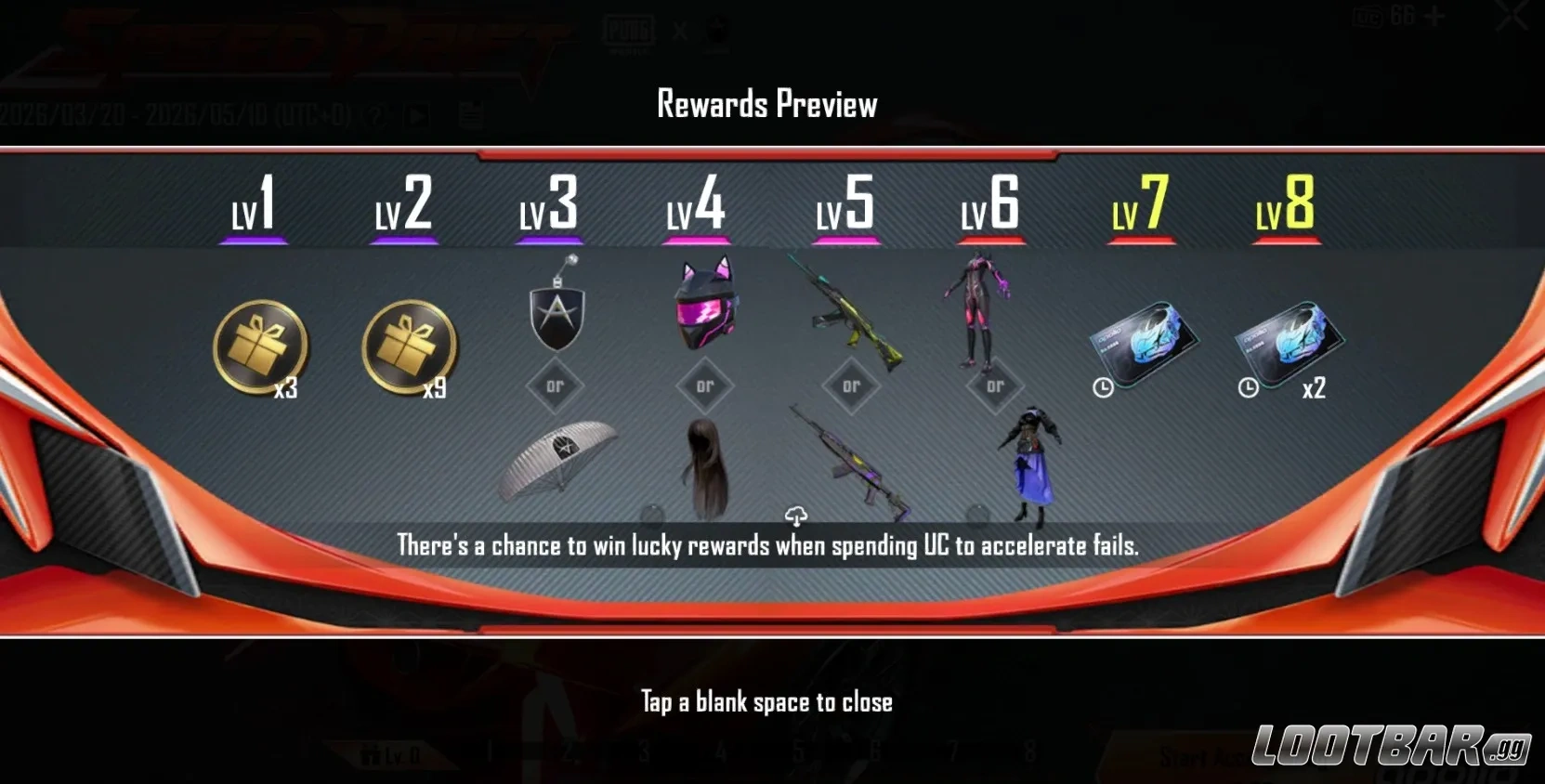Switch to the LV1 rewards tab

252,206
